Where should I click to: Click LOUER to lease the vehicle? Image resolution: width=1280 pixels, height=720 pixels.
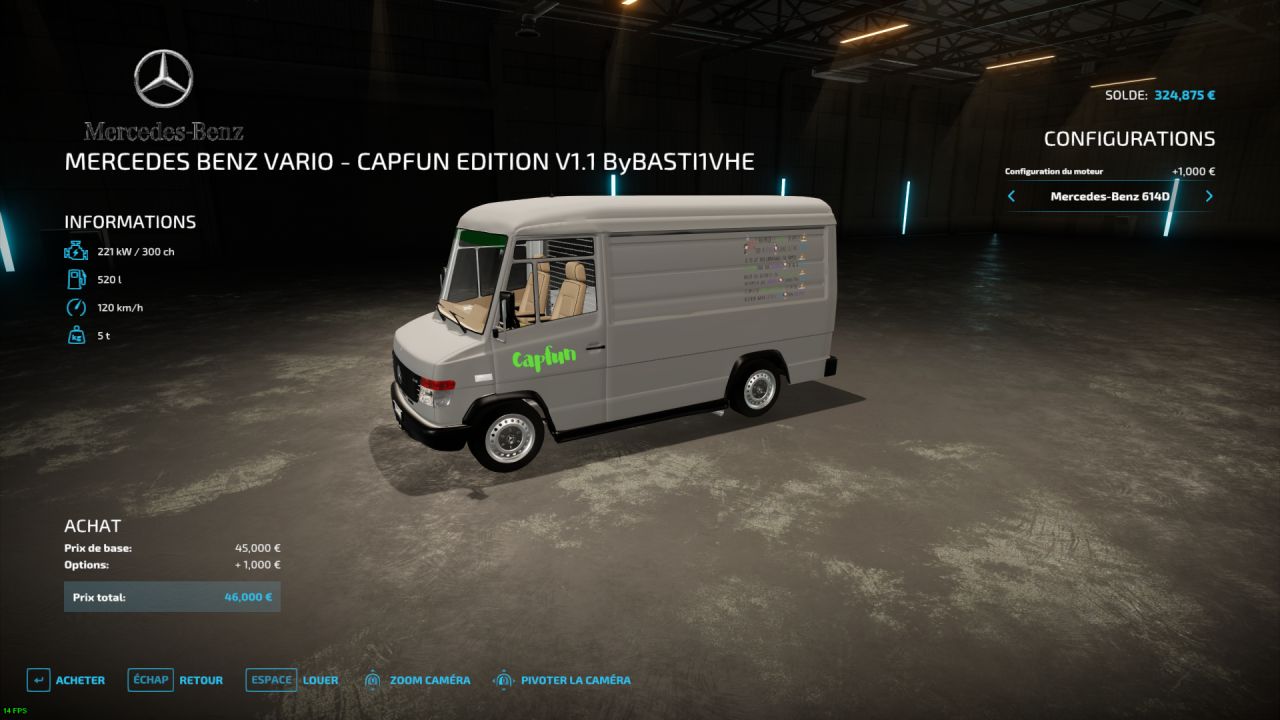click(x=320, y=679)
